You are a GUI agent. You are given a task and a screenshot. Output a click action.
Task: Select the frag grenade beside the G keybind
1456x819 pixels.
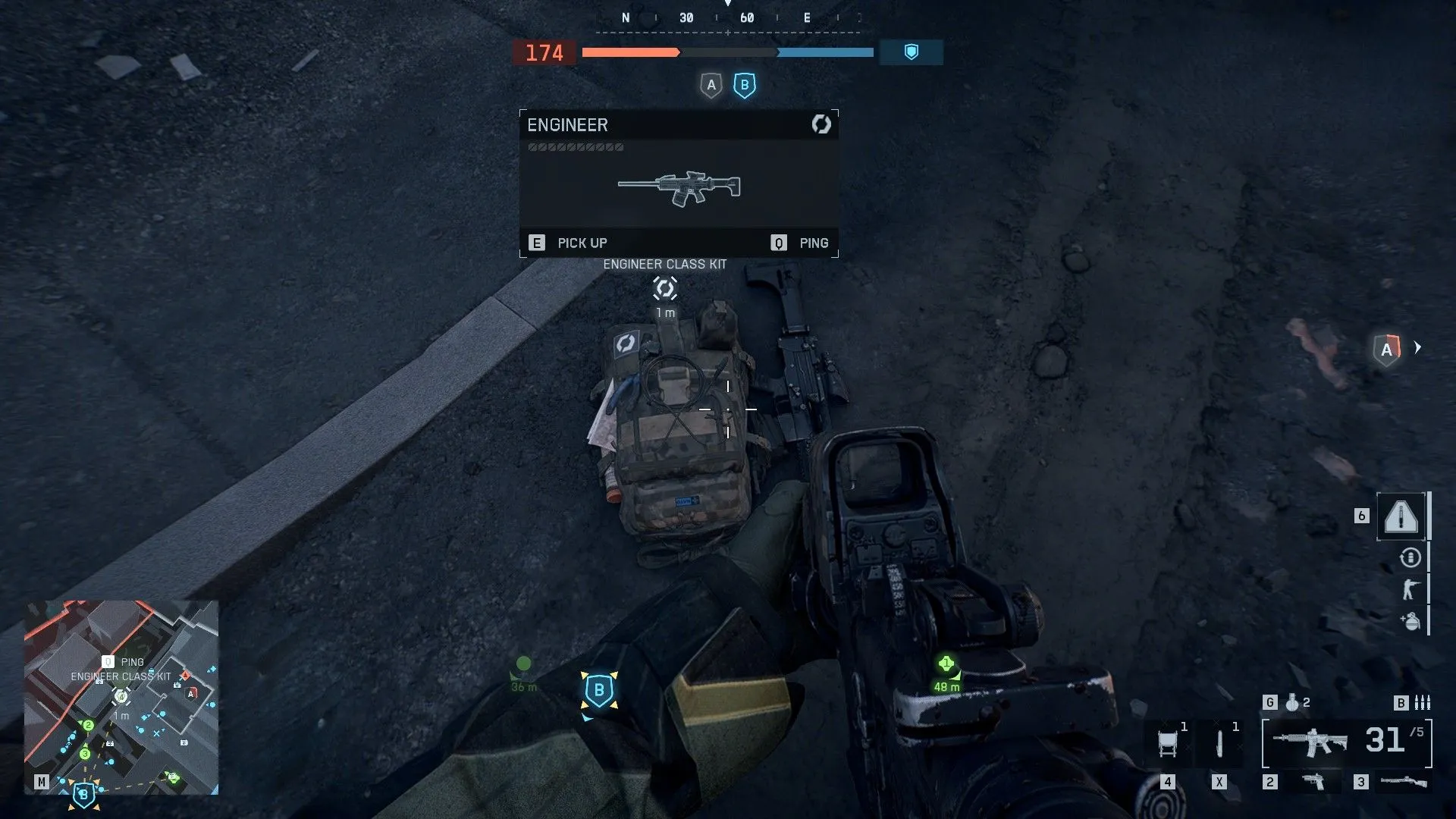(x=1292, y=702)
